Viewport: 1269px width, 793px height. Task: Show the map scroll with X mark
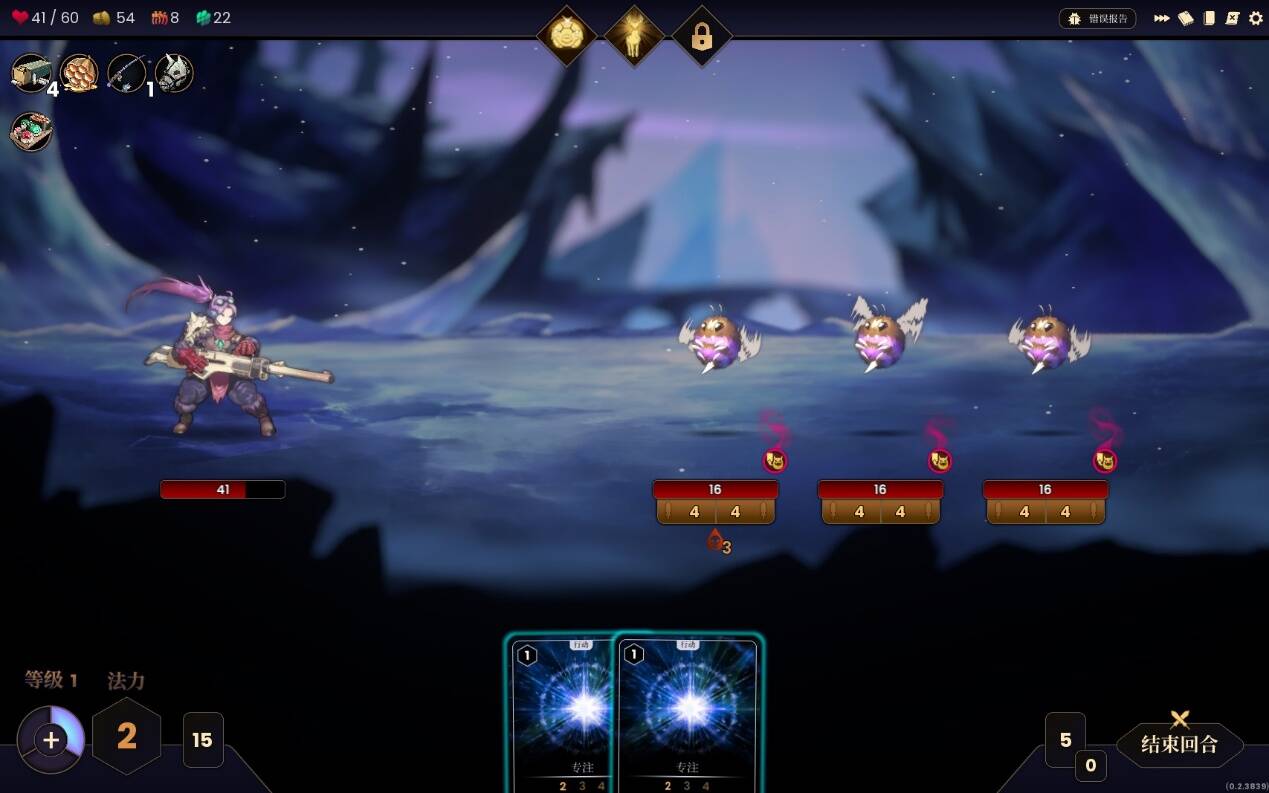[x=1233, y=18]
